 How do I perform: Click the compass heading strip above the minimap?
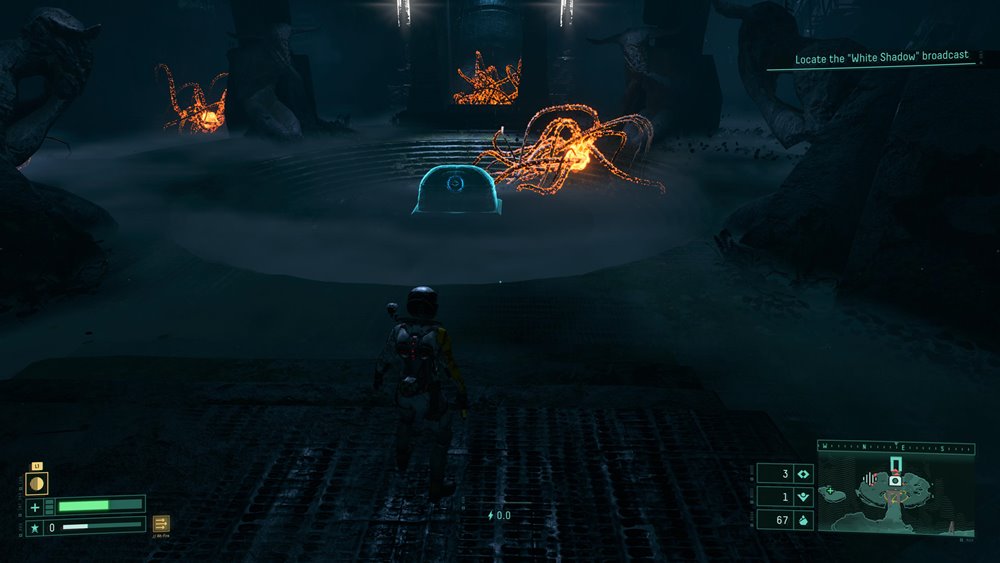coord(895,448)
